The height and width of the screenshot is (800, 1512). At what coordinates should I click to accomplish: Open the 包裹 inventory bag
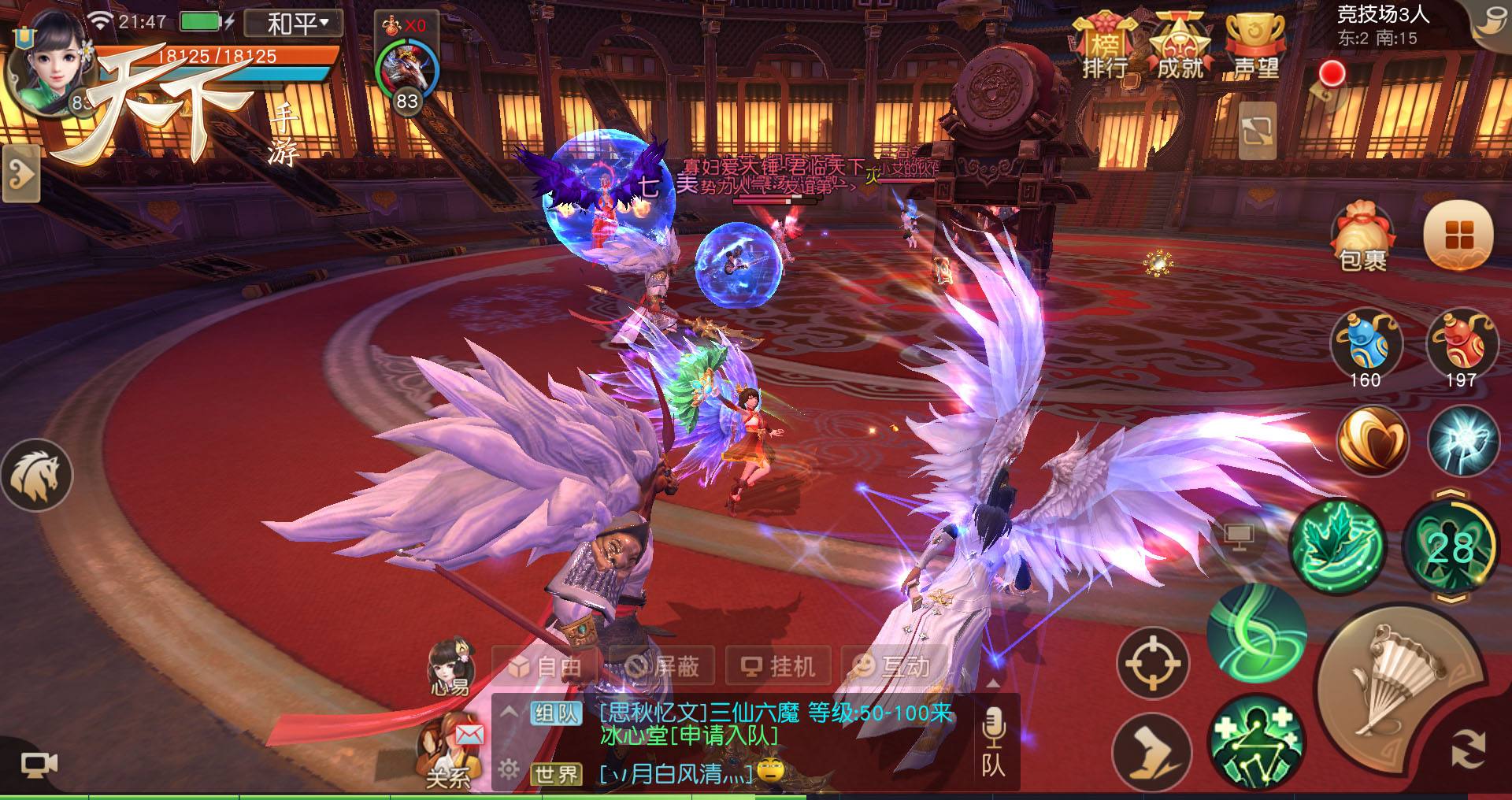pos(1363,238)
